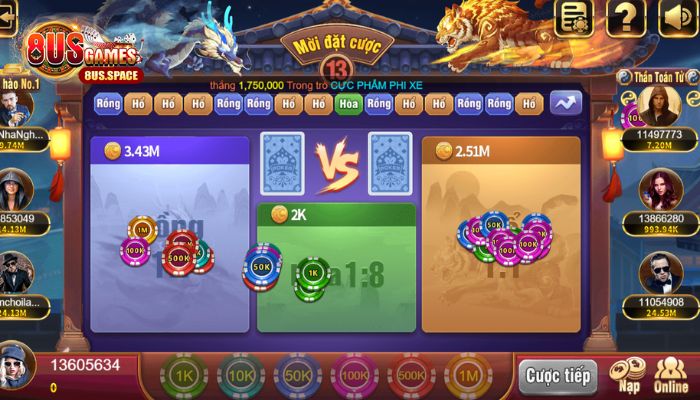
Task: View the Thần Toán Tử player avatar
Action: [x=657, y=106]
